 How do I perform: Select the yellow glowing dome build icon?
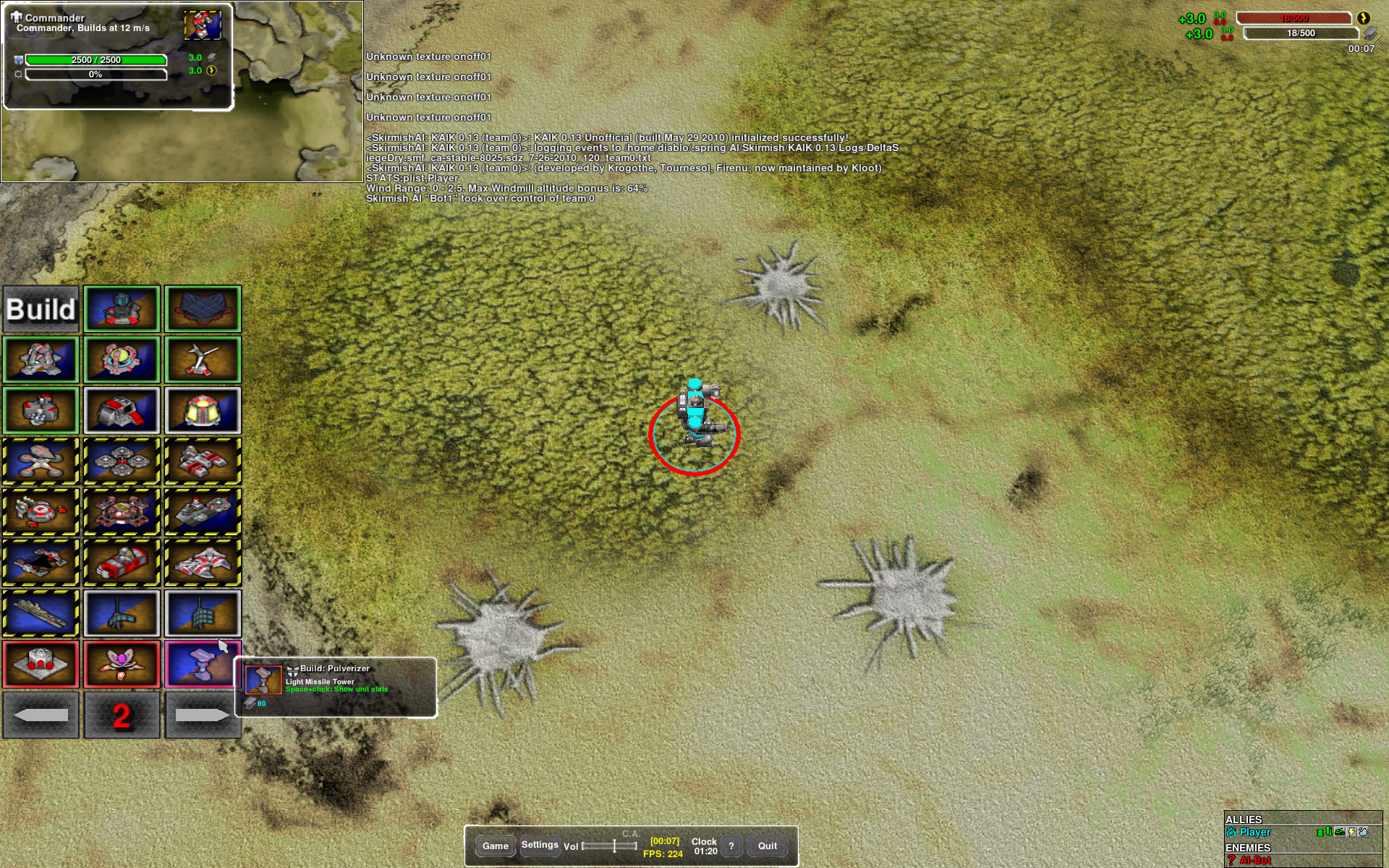(203, 411)
